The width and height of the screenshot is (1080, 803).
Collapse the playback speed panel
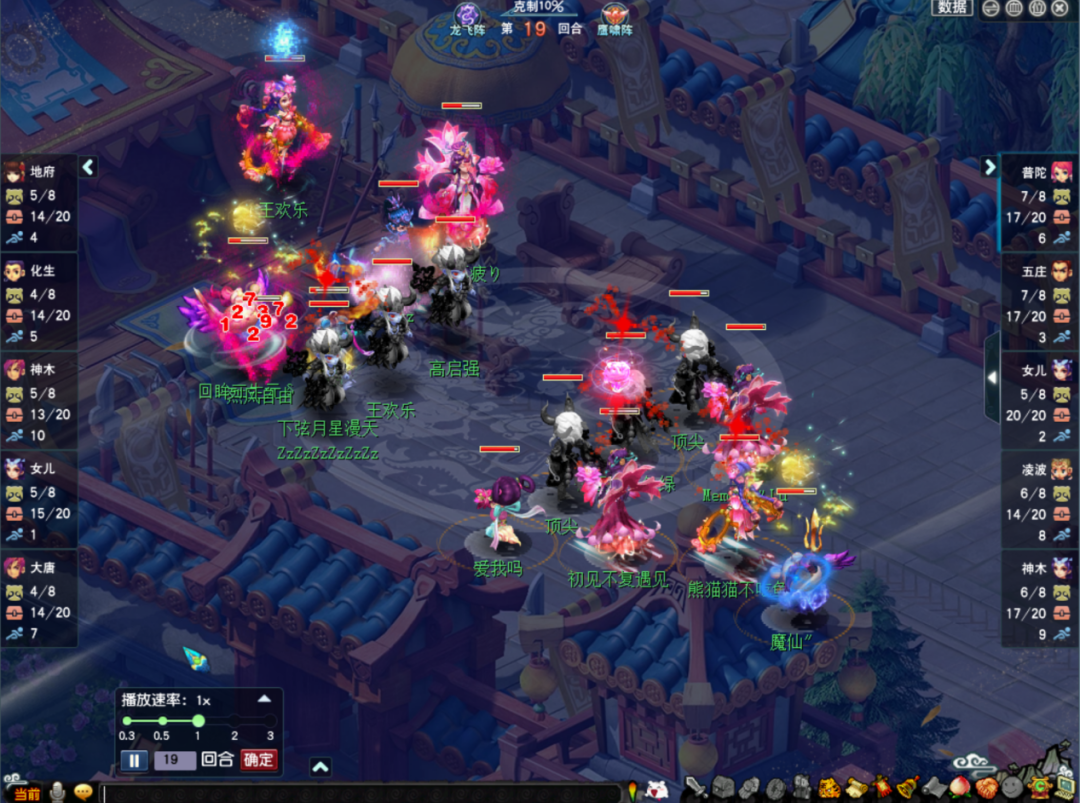coord(264,699)
